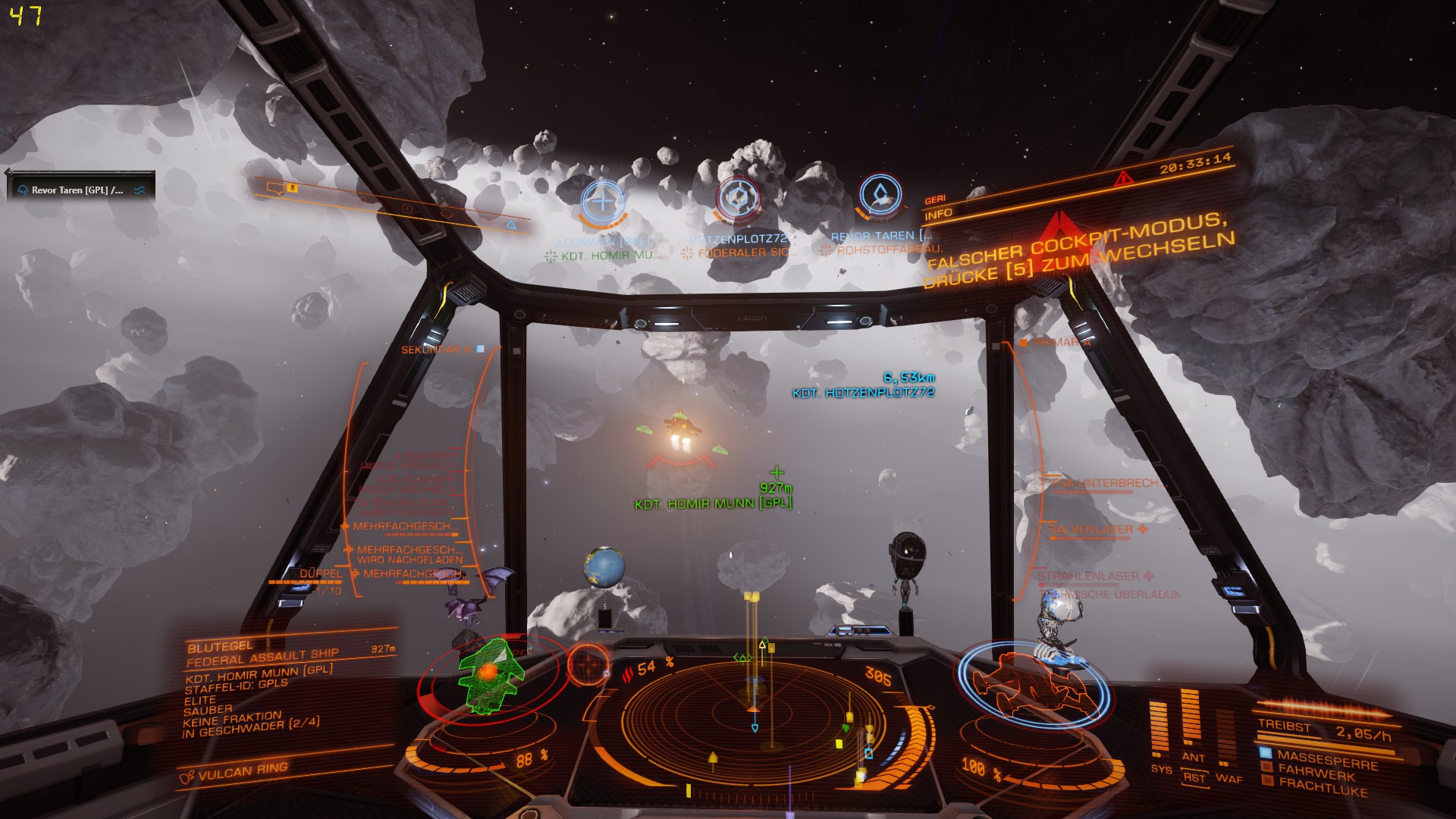1456x819 pixels.
Task: Click the Massesperre mass lock indicator
Action: [x=1326, y=758]
